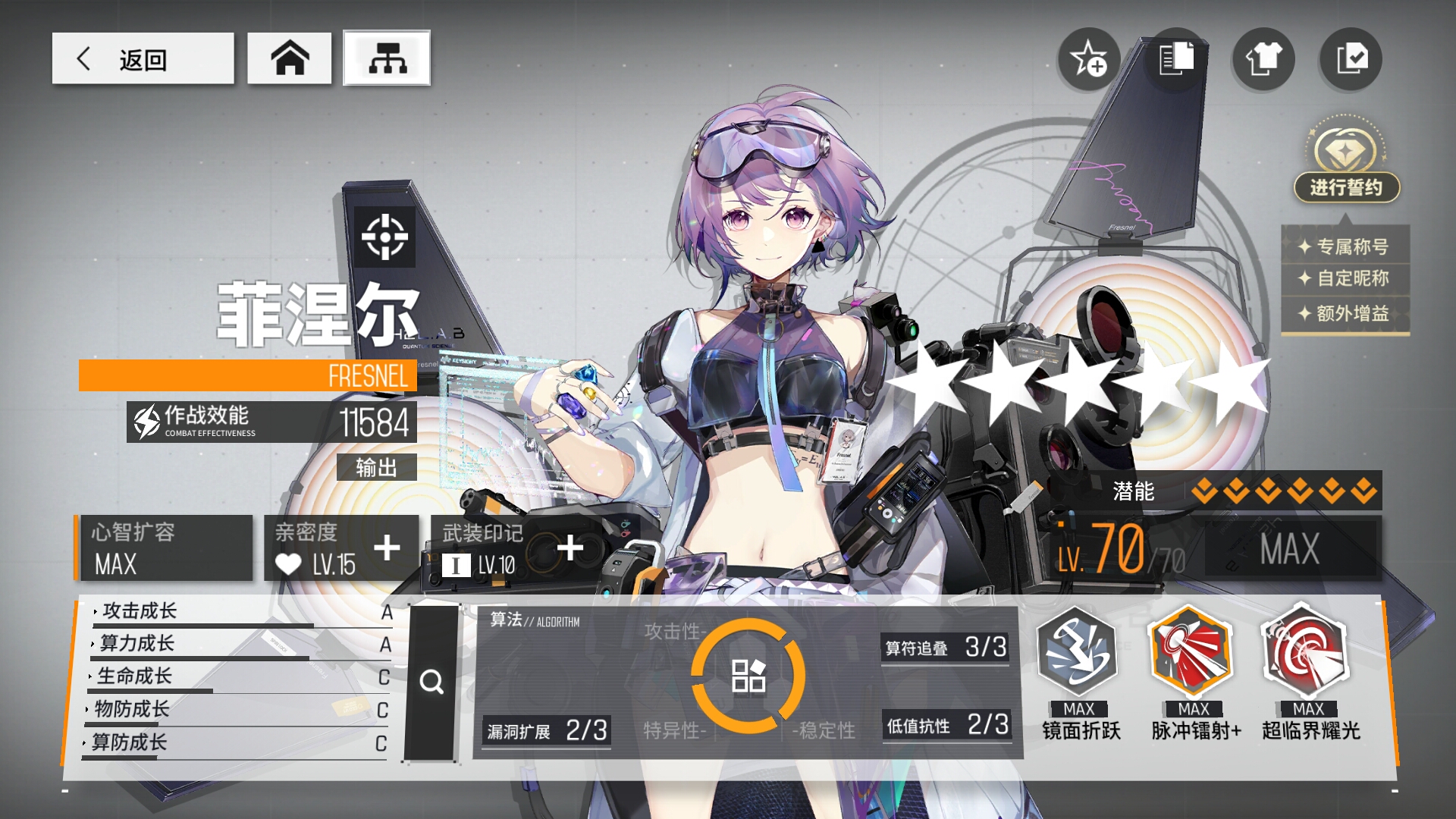Open the 算法 algorithm ring

[748, 675]
